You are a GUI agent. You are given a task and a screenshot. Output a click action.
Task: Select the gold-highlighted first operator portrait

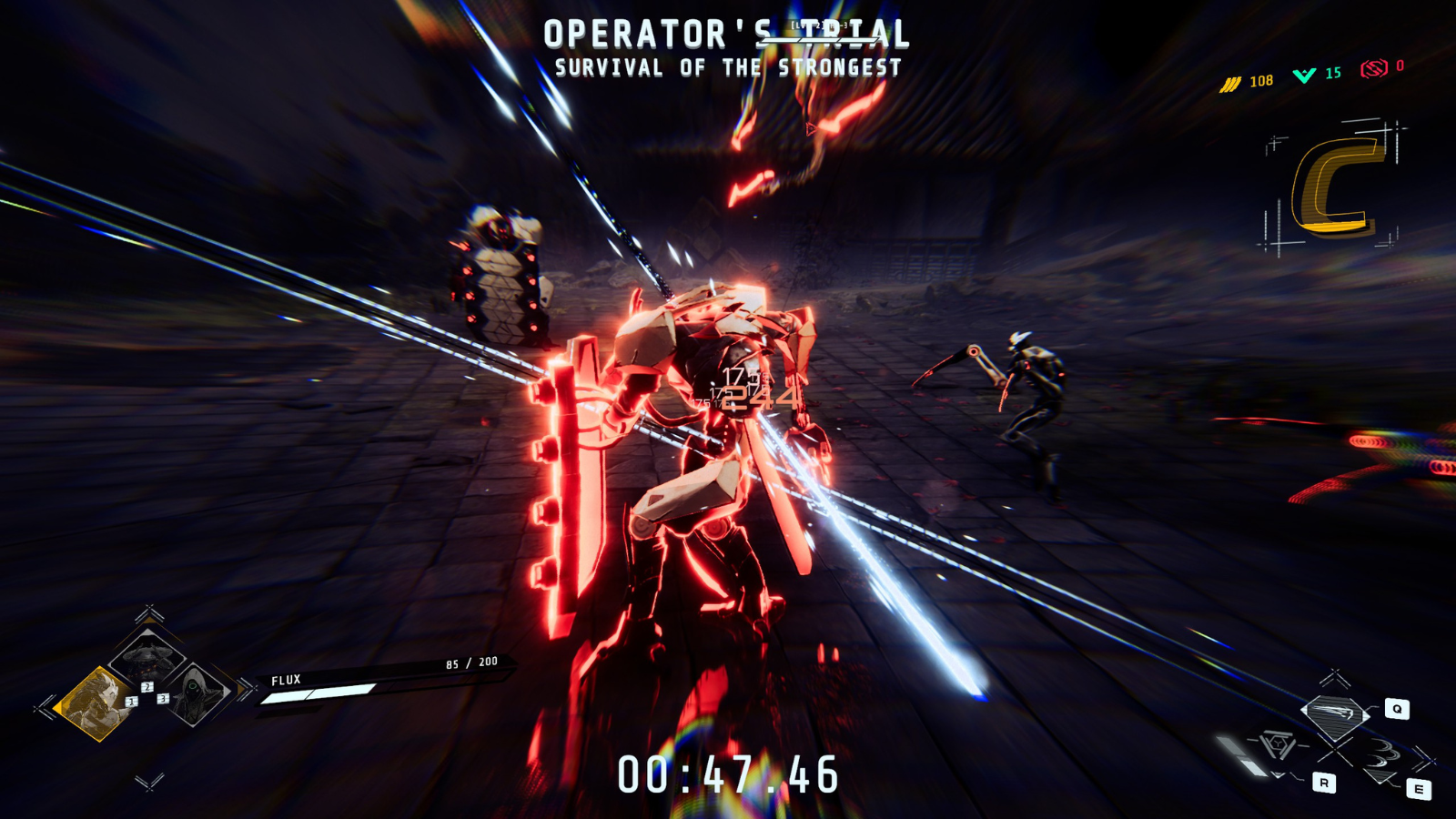click(x=94, y=703)
